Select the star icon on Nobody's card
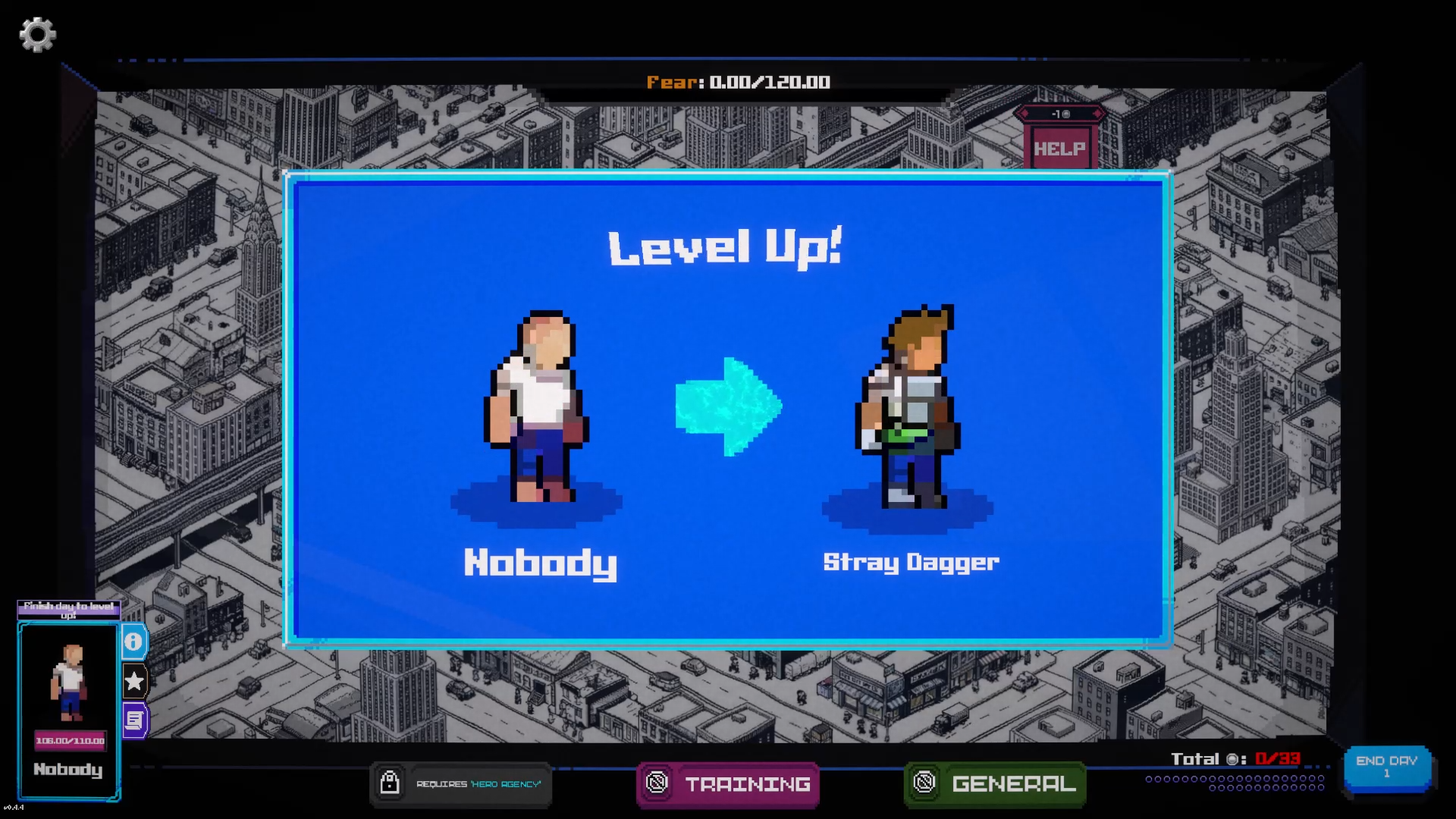The width and height of the screenshot is (1456, 819). [134, 681]
